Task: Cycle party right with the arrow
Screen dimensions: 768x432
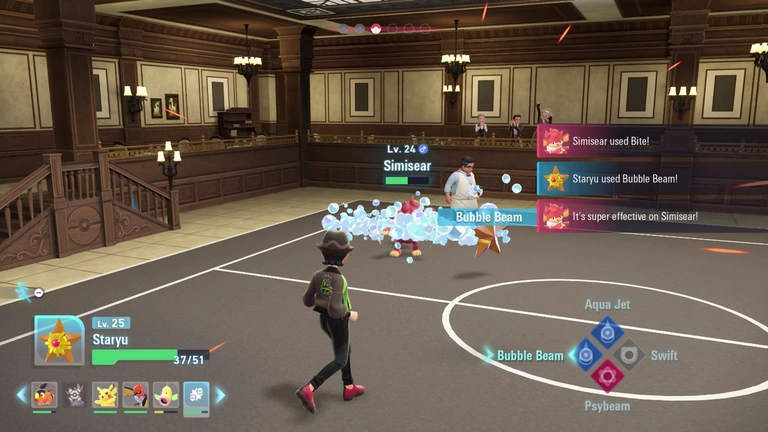Action: point(220,396)
